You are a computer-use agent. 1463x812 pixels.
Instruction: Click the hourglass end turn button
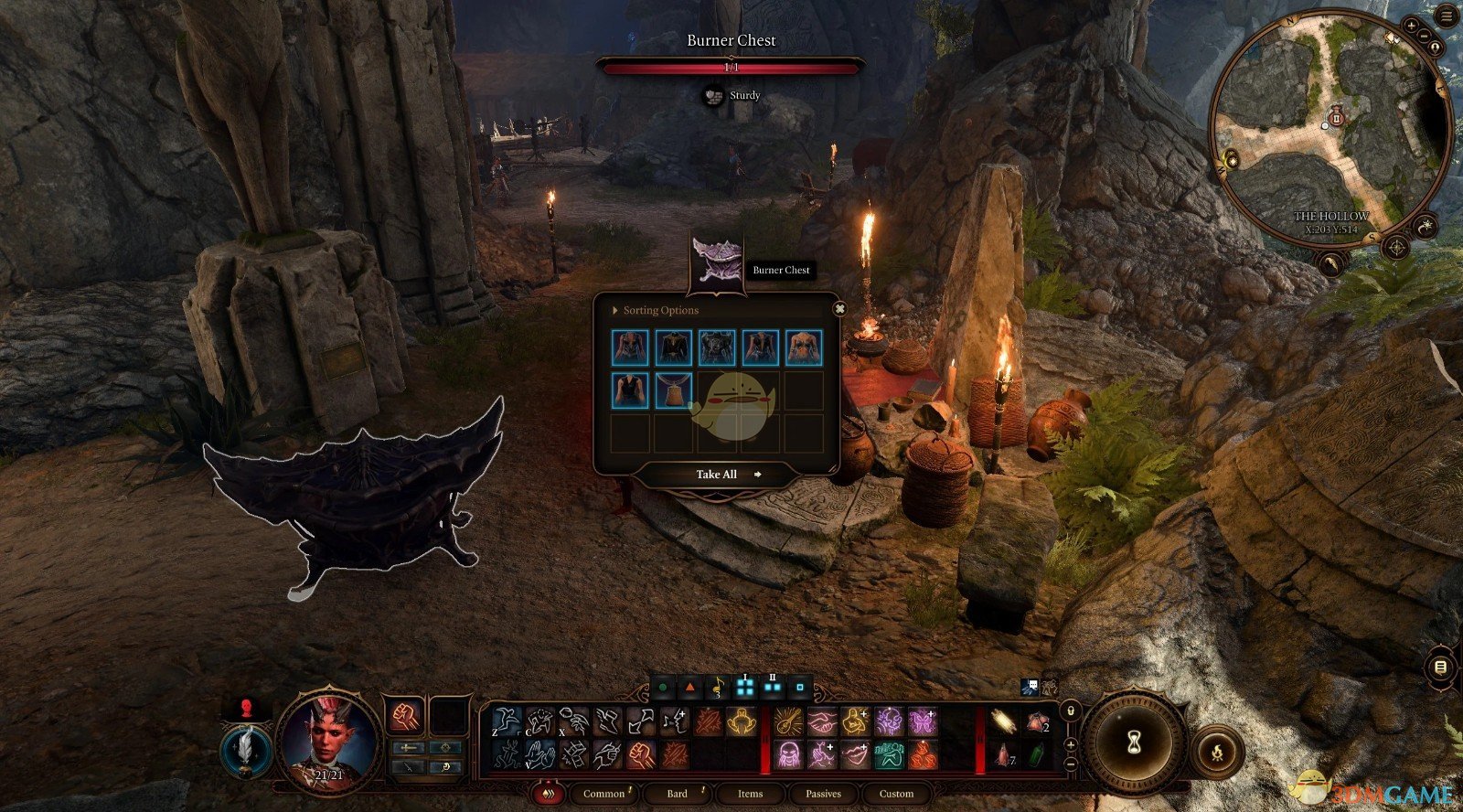tap(1134, 741)
